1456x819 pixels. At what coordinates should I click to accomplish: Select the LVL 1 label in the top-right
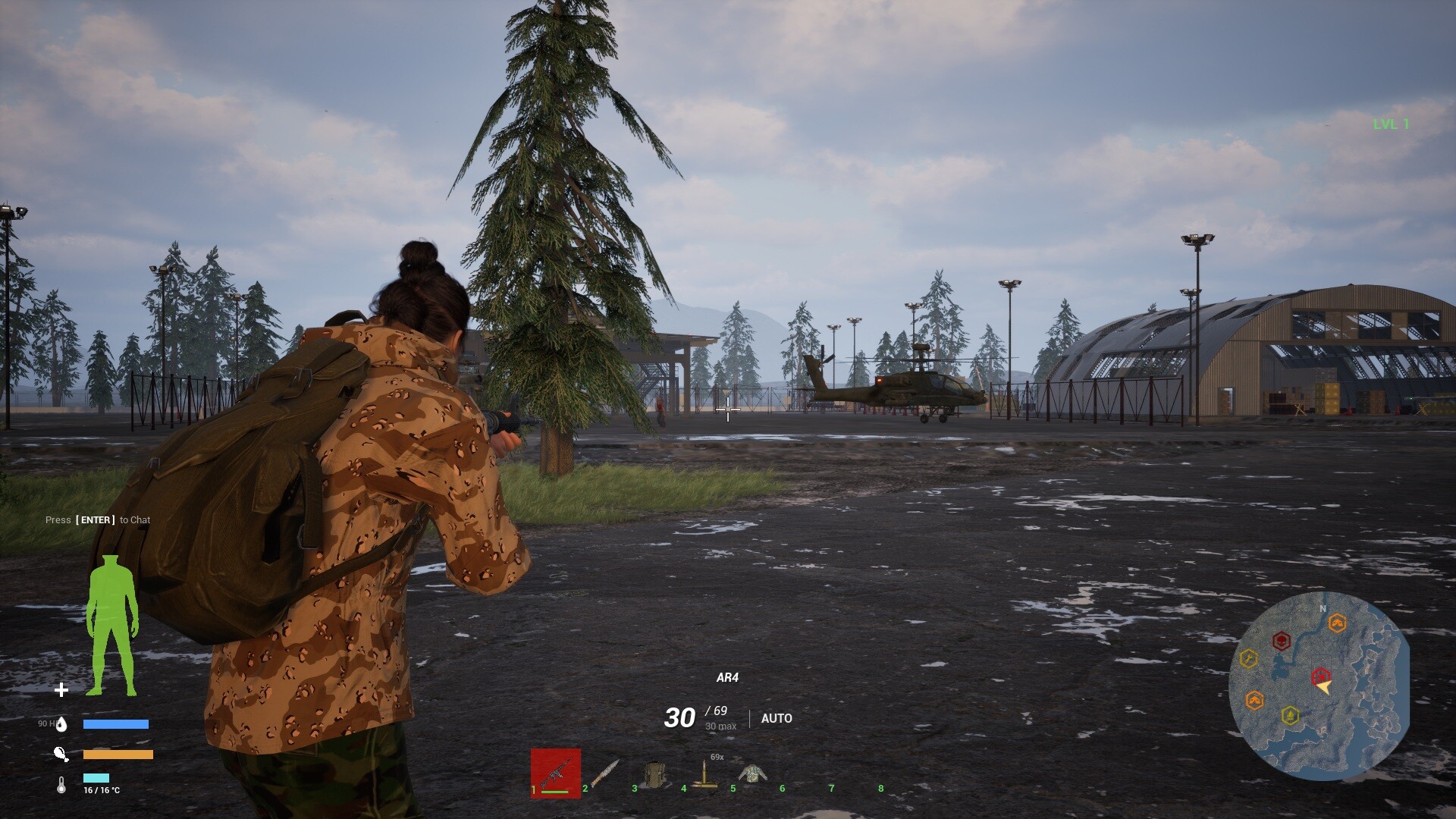1392,122
